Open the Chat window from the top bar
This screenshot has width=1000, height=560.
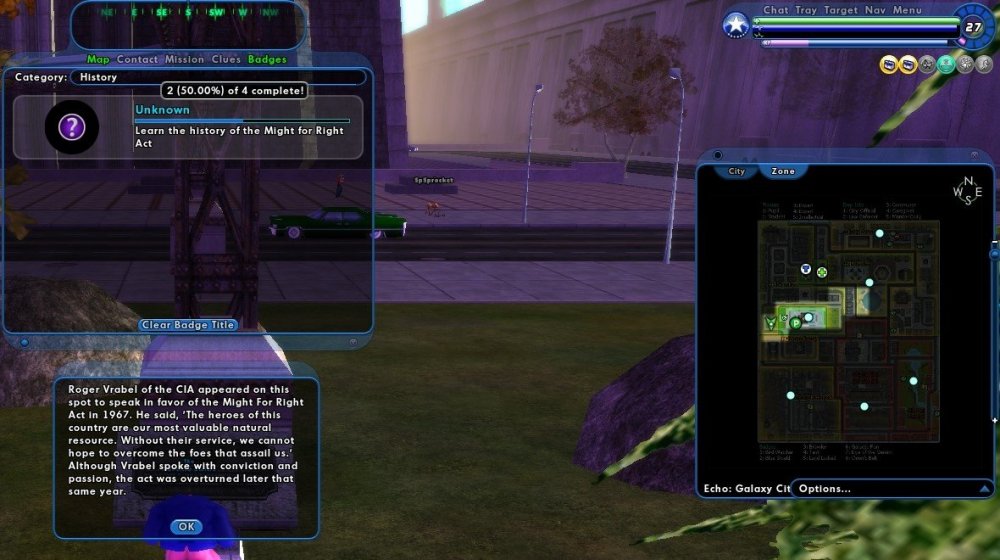pyautogui.click(x=776, y=10)
